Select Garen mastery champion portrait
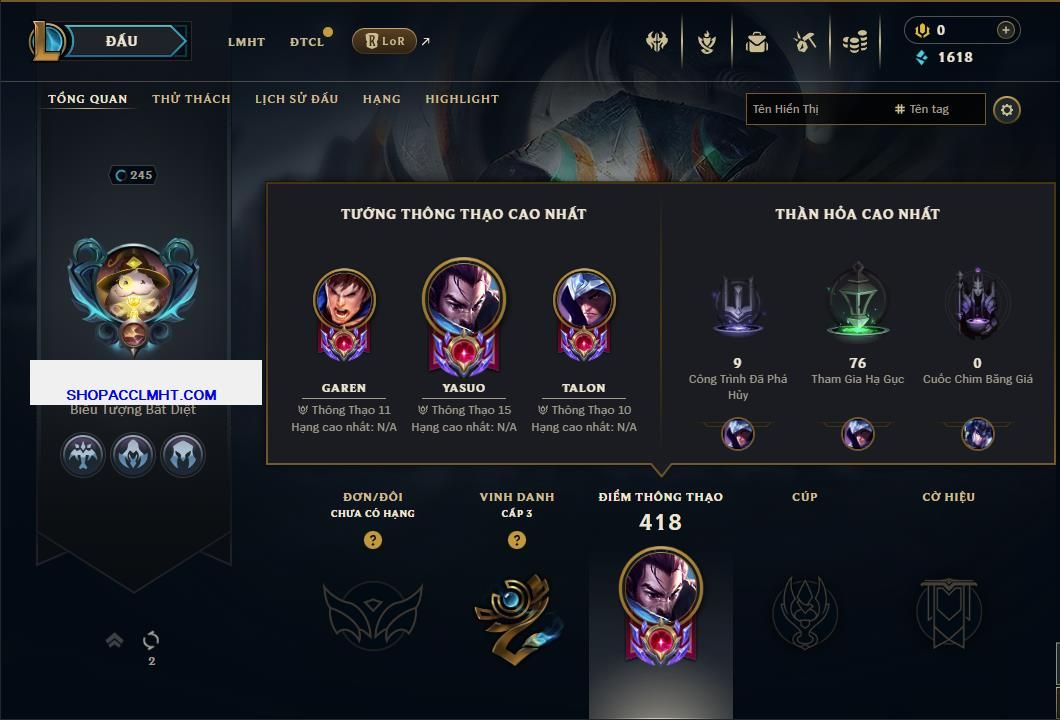This screenshot has height=720, width=1060. [343, 300]
